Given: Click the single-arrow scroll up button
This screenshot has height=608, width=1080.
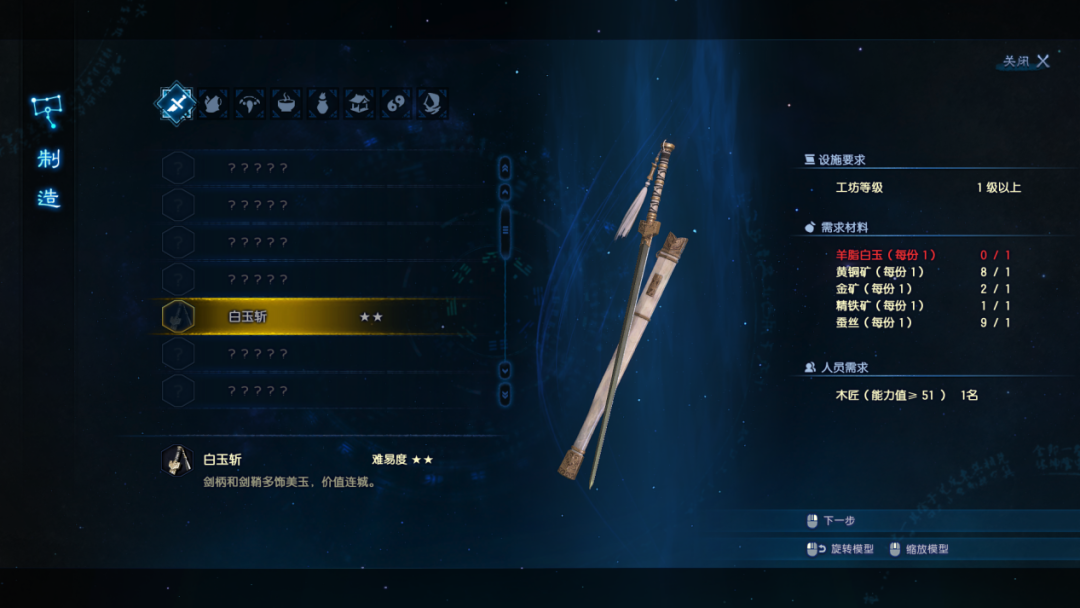Looking at the screenshot, I should pos(505,189).
